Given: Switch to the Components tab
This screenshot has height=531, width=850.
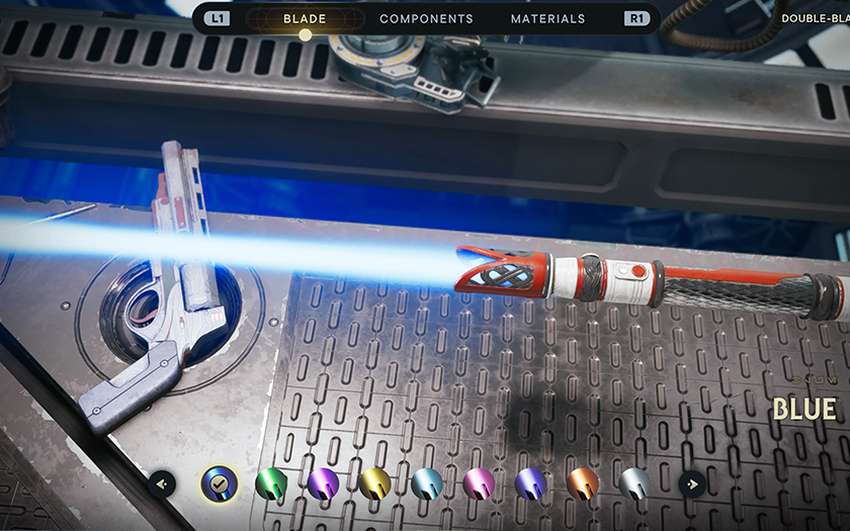Looking at the screenshot, I should (x=426, y=19).
